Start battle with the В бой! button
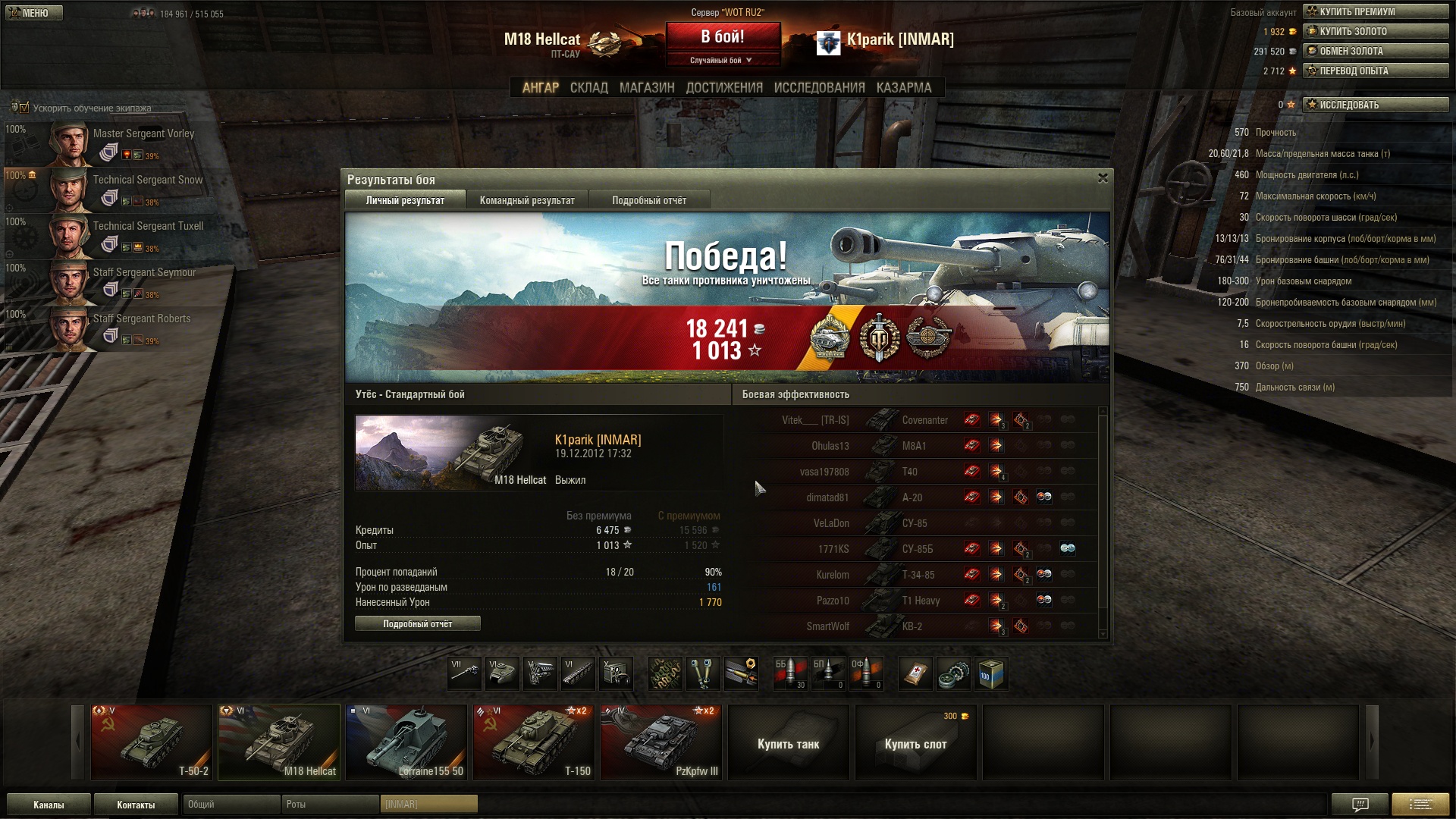The width and height of the screenshot is (1456, 819). [723, 37]
